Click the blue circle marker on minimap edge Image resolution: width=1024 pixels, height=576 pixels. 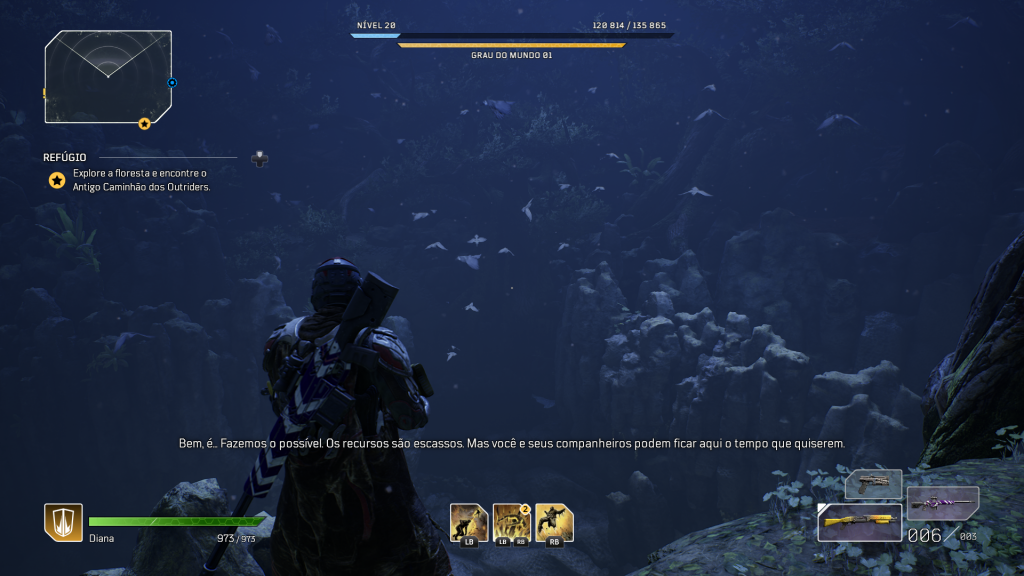coord(172,83)
